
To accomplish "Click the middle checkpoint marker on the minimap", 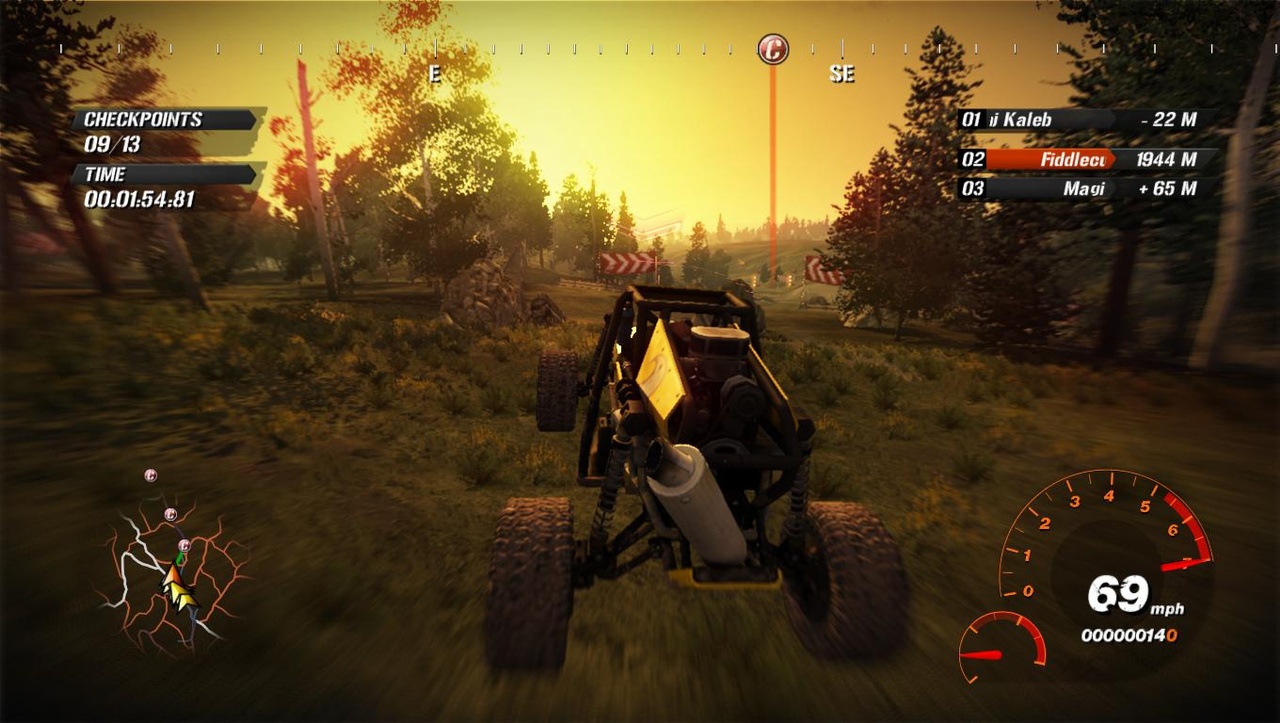I will pyautogui.click(x=170, y=514).
